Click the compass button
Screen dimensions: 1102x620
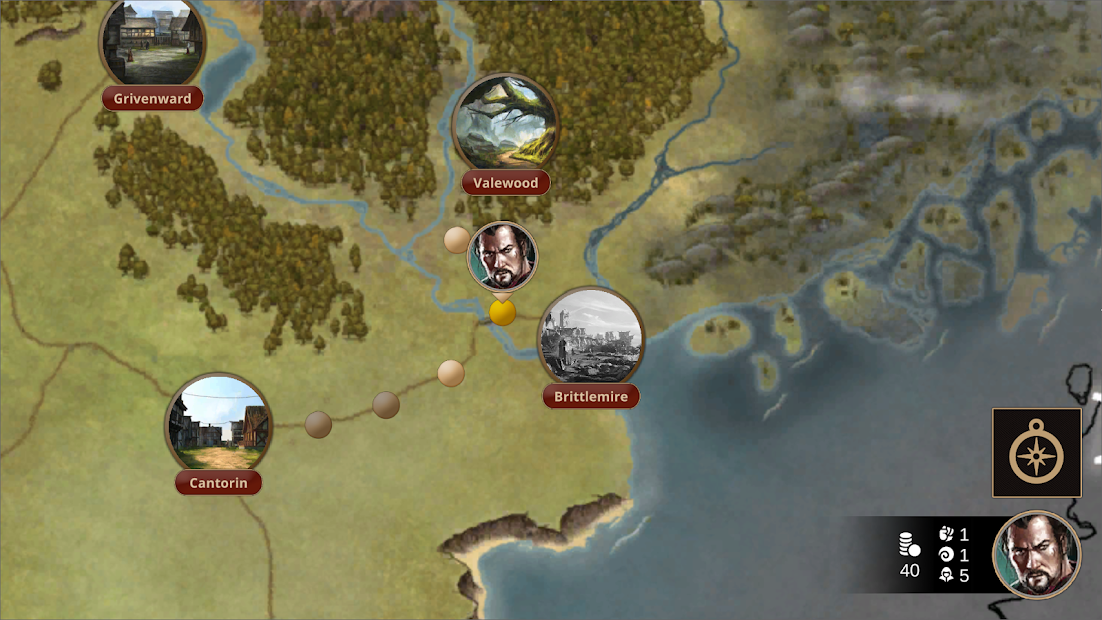tap(1036, 453)
